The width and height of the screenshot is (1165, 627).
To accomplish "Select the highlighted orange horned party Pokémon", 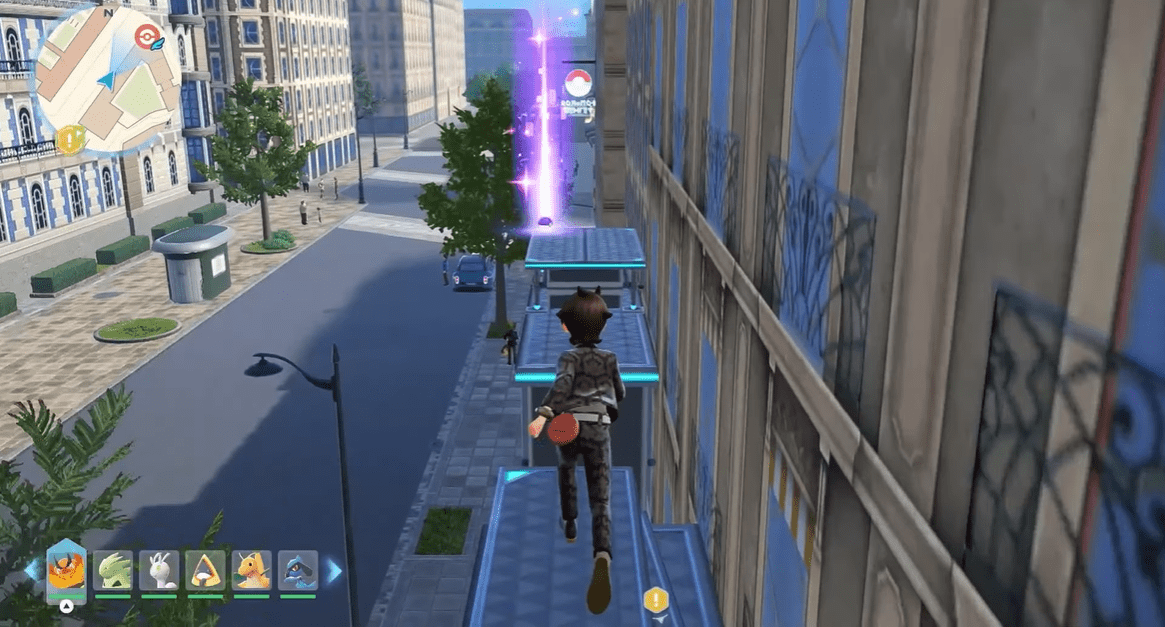I will coord(66,570).
